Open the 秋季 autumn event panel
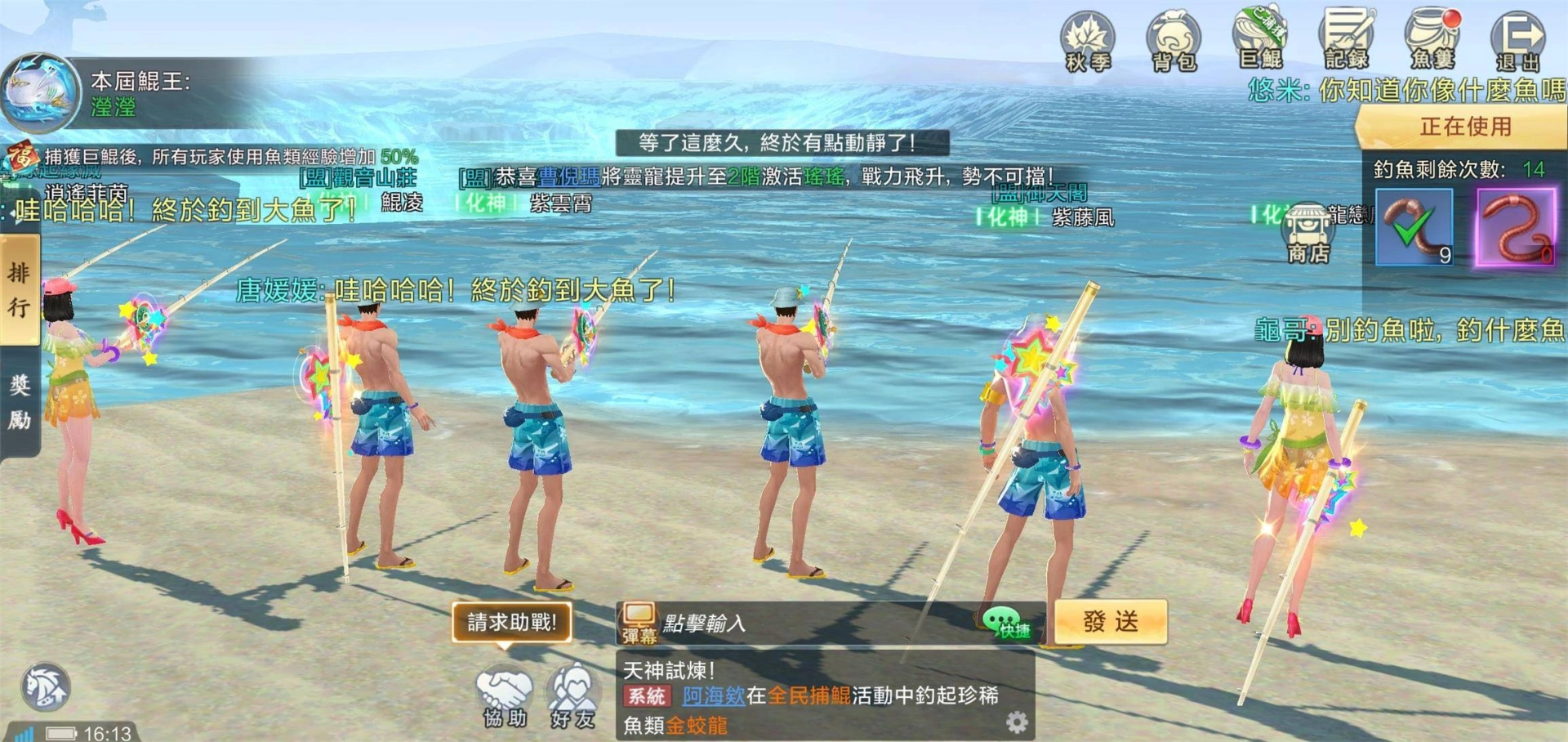 1087,37
